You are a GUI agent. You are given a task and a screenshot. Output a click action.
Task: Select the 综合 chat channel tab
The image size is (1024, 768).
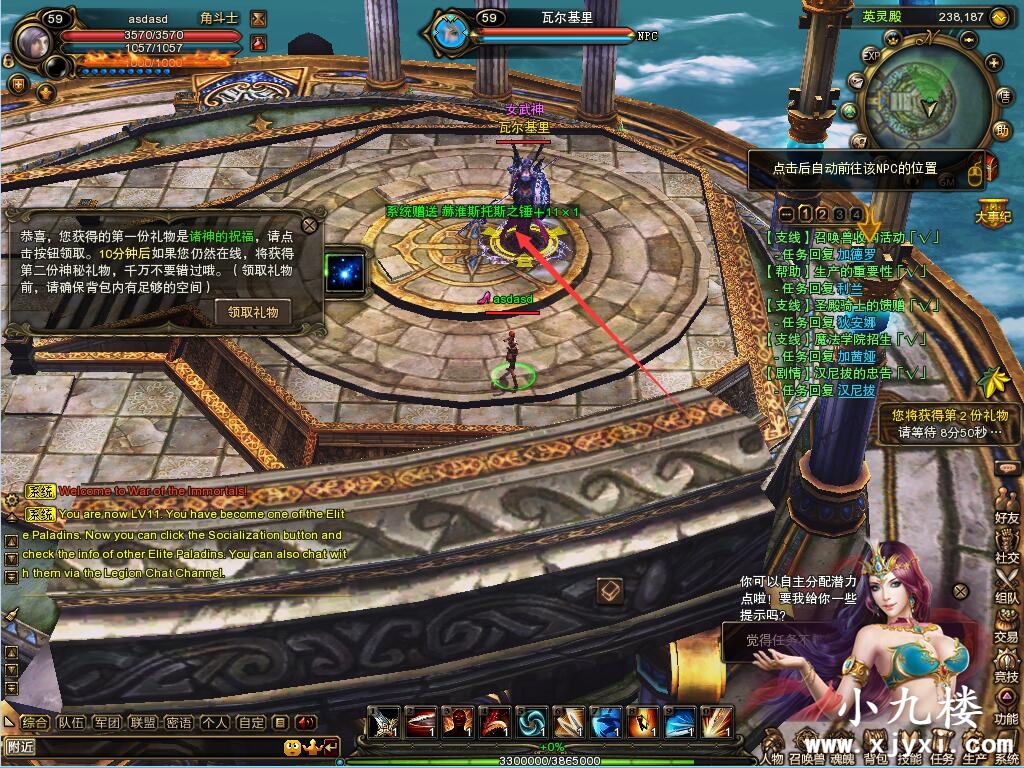(x=35, y=722)
